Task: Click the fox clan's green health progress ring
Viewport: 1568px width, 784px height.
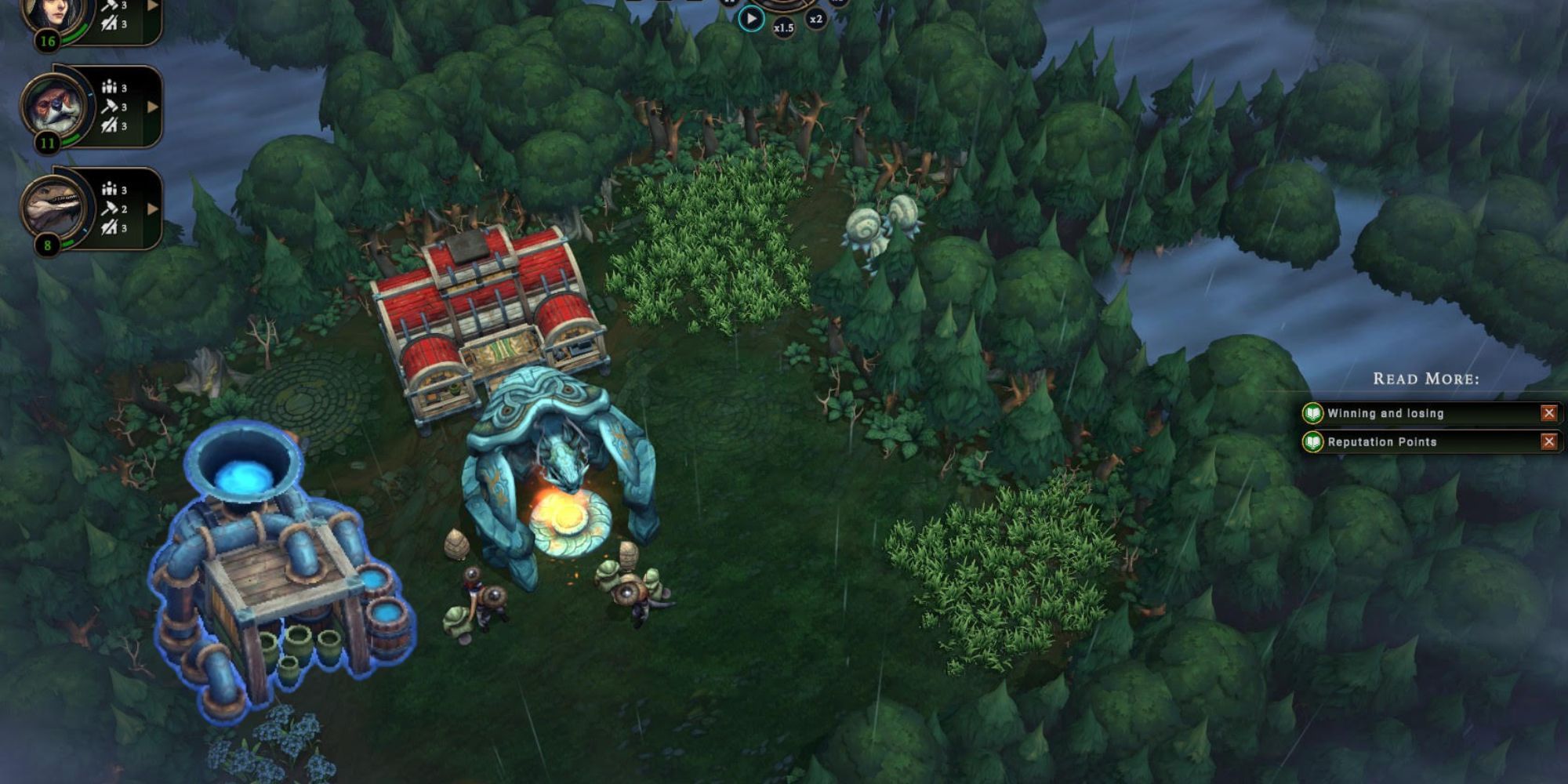Action: (71, 140)
